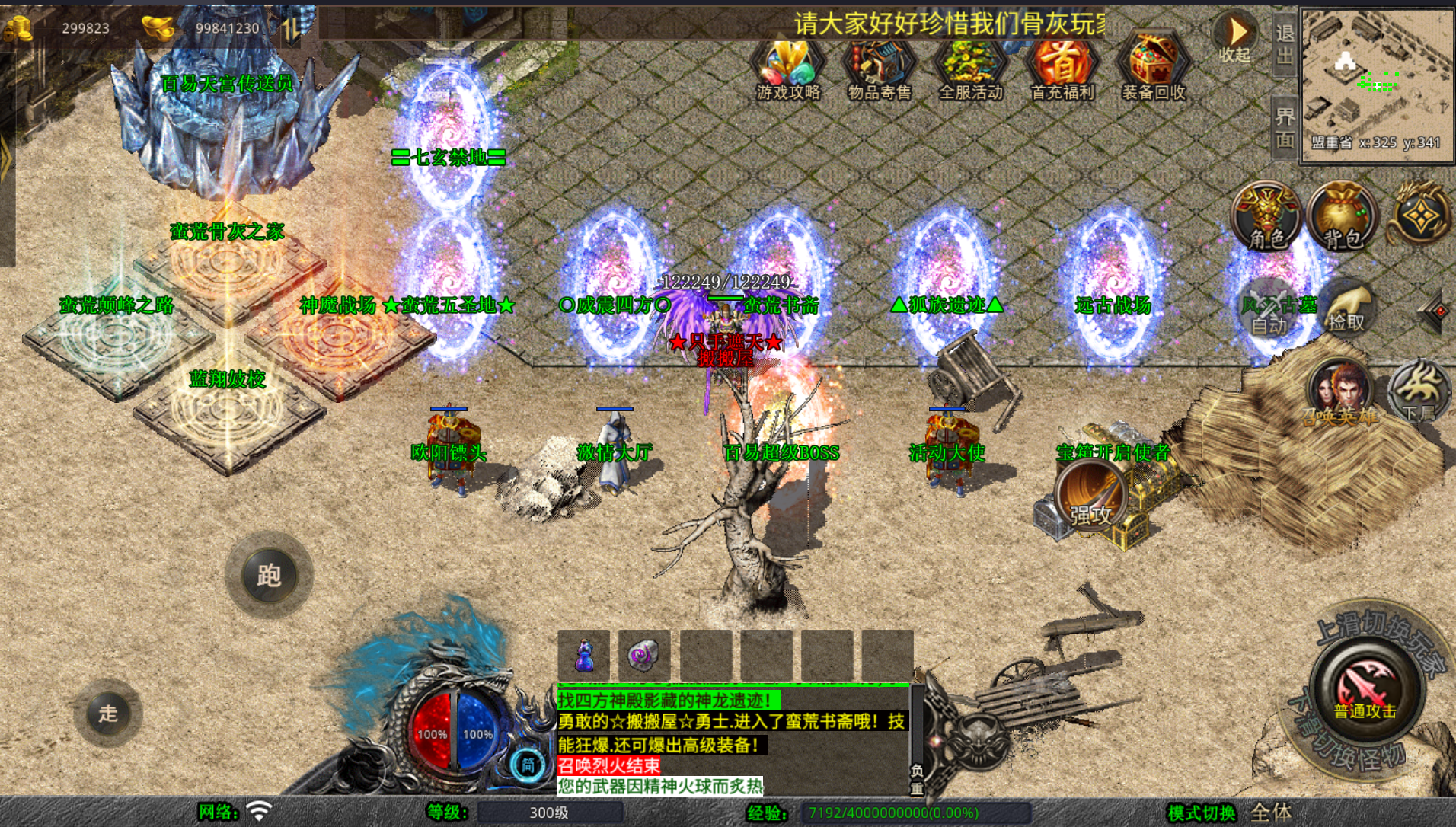Viewport: 1456px width, 827px height.
Task: Open the 背包 backpack
Action: [x=1342, y=216]
